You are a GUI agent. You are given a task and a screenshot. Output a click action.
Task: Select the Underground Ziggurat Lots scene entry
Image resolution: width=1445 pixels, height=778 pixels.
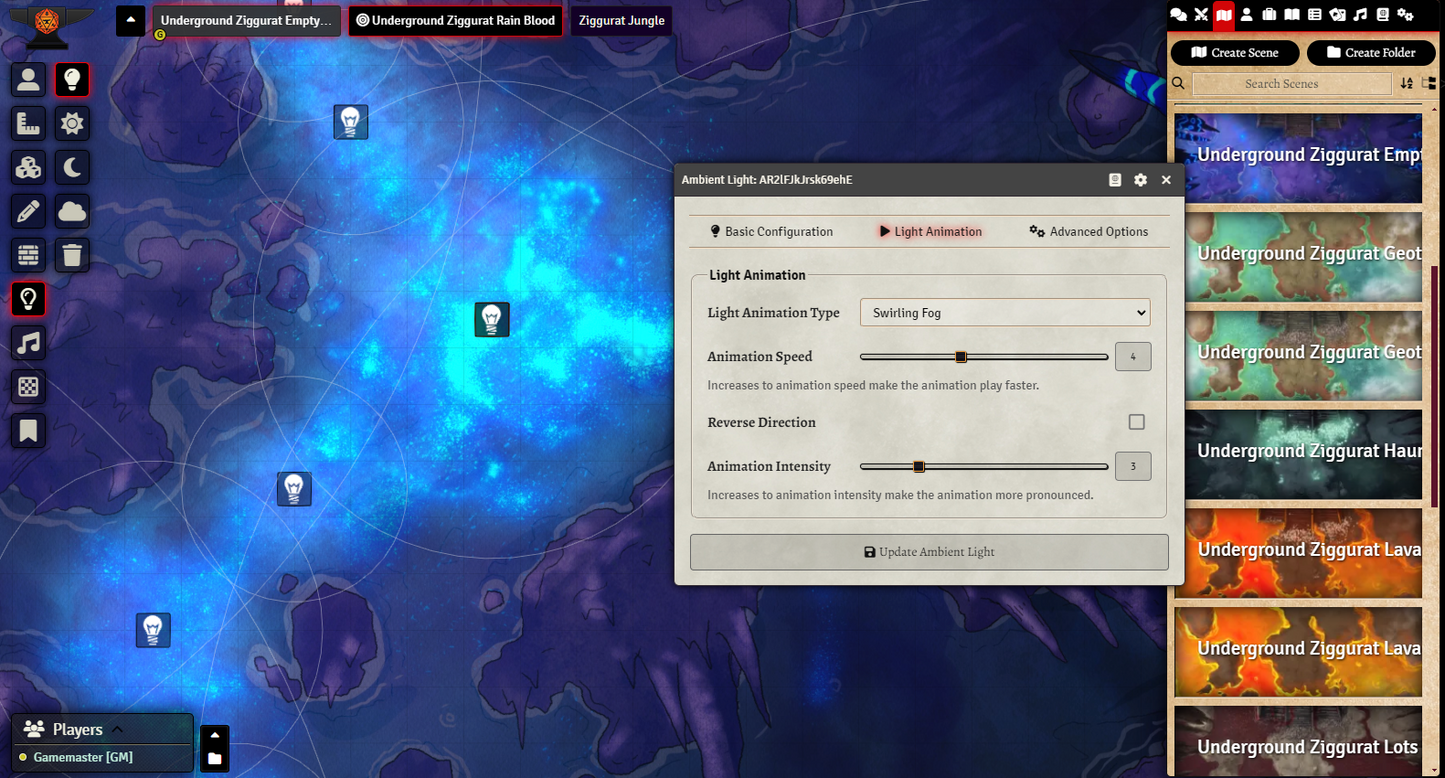[1298, 746]
